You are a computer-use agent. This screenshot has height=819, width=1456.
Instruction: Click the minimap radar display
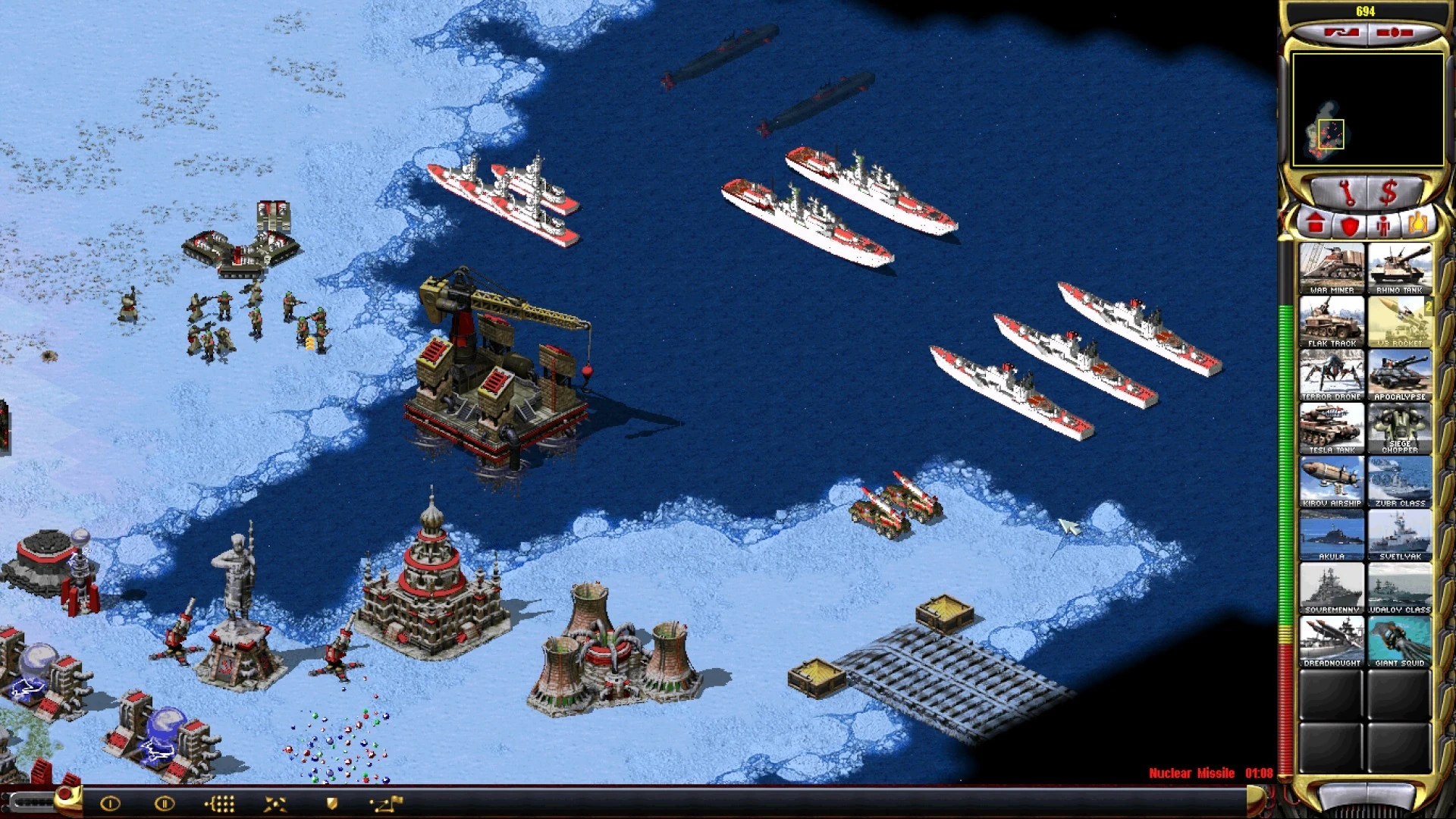(1367, 109)
